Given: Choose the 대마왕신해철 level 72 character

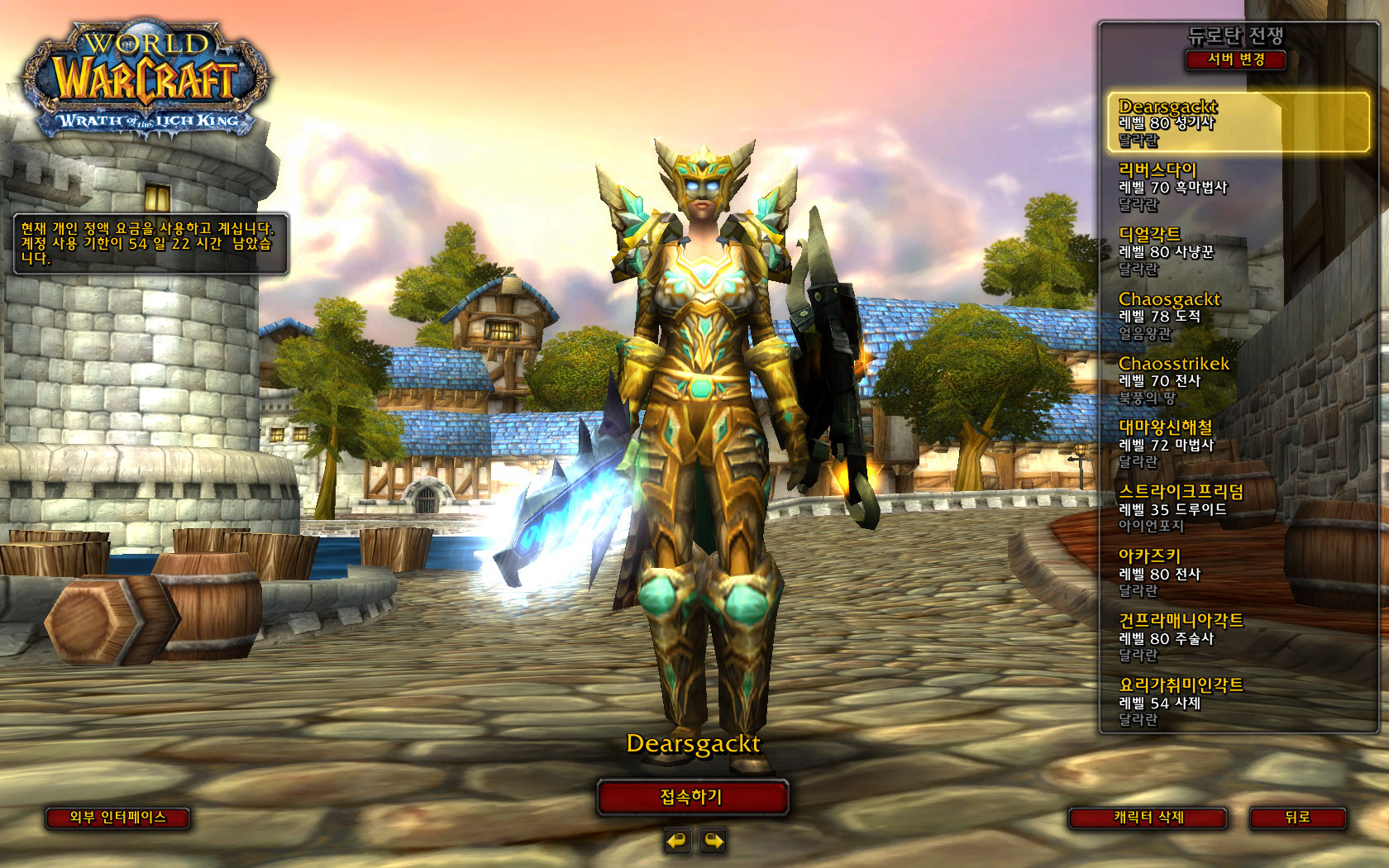Looking at the screenshot, I should [x=1238, y=445].
